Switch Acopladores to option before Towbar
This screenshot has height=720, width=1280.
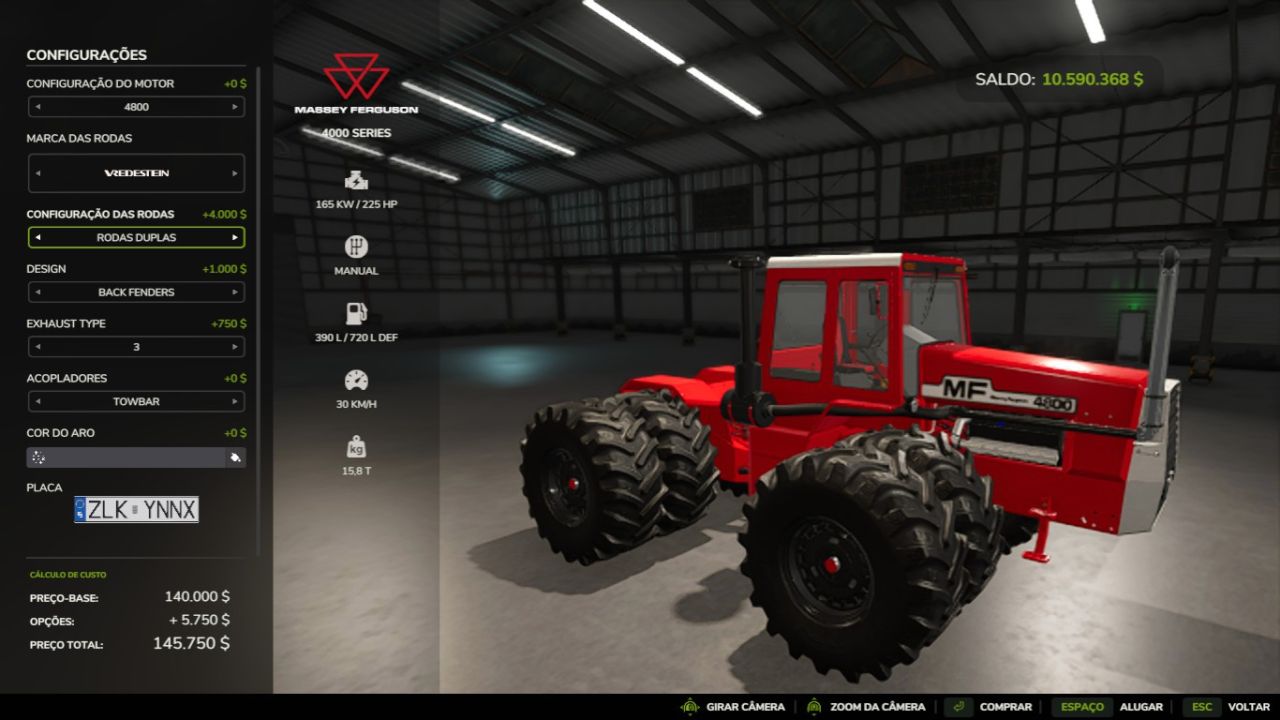pos(38,402)
